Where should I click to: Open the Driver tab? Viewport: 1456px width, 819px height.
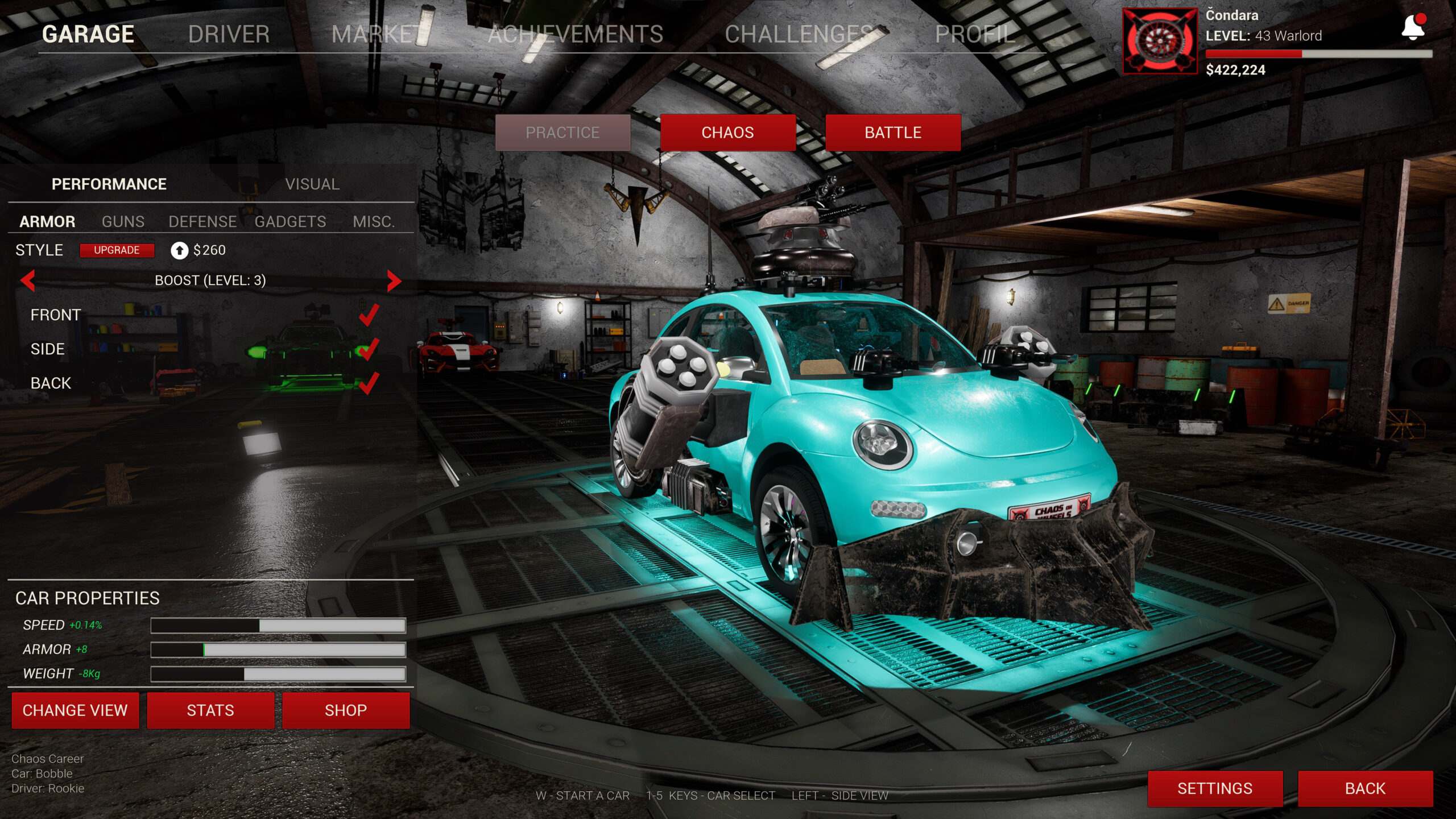click(229, 34)
